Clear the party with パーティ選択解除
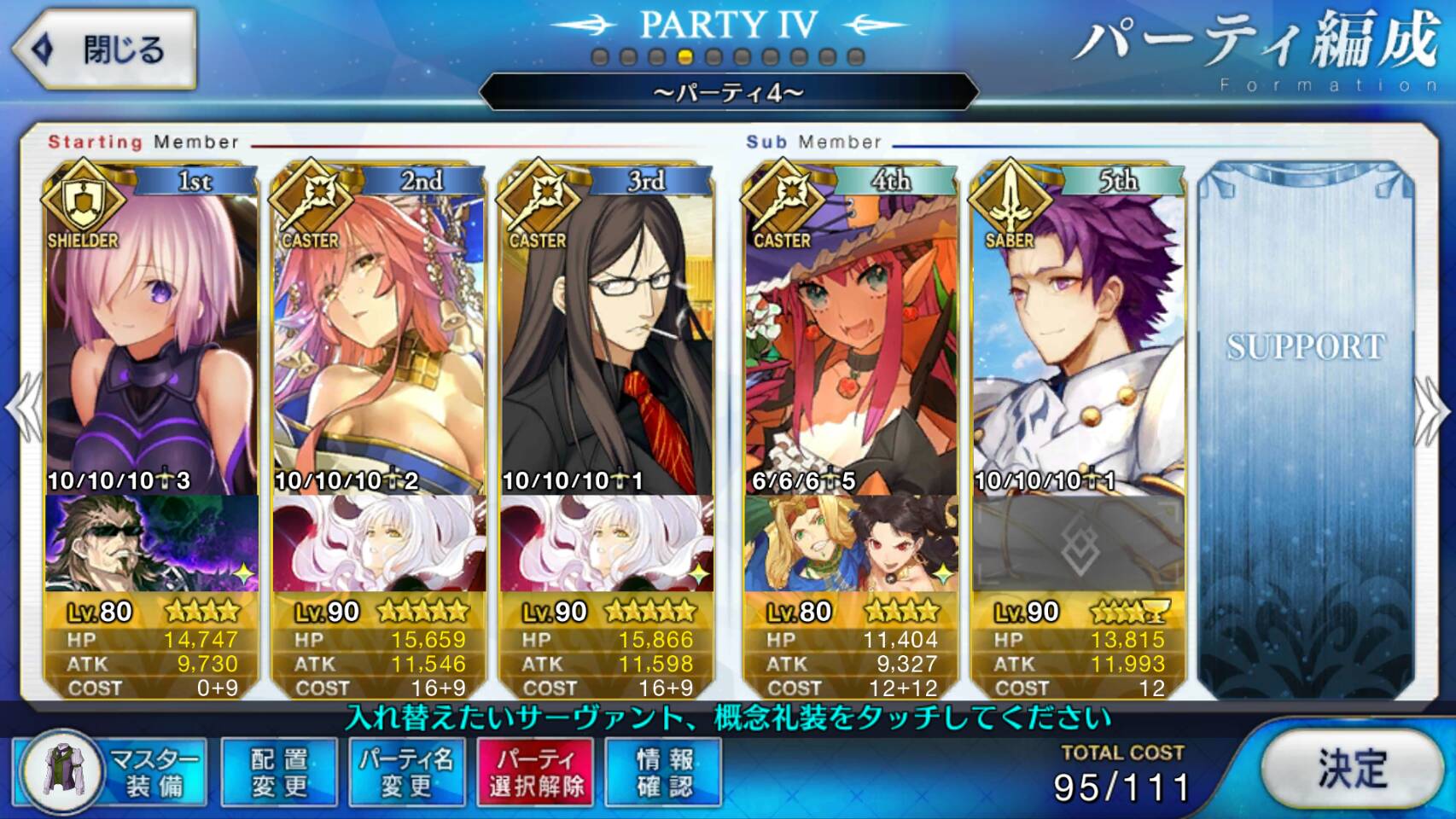This screenshot has width=1456, height=819. [536, 772]
